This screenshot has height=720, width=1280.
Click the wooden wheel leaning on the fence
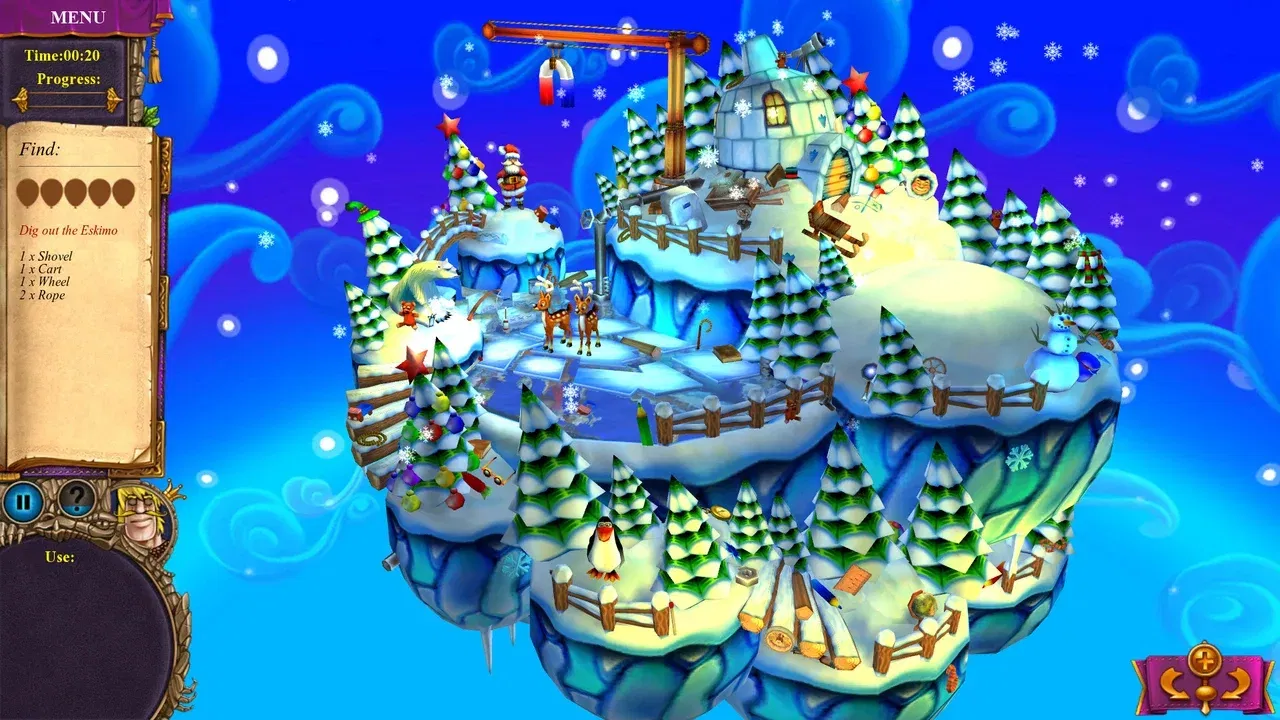[935, 366]
